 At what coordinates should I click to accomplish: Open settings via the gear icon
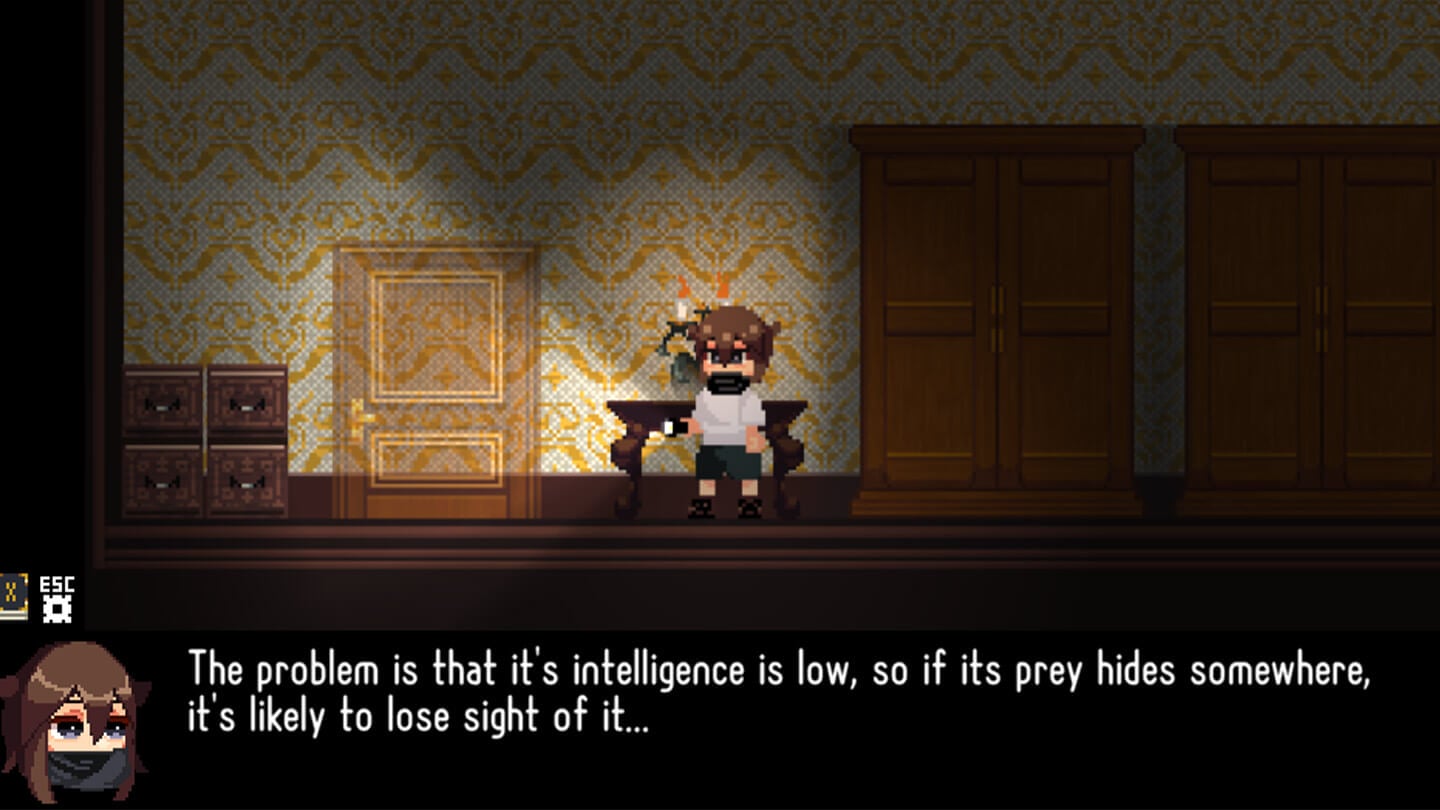point(57,609)
